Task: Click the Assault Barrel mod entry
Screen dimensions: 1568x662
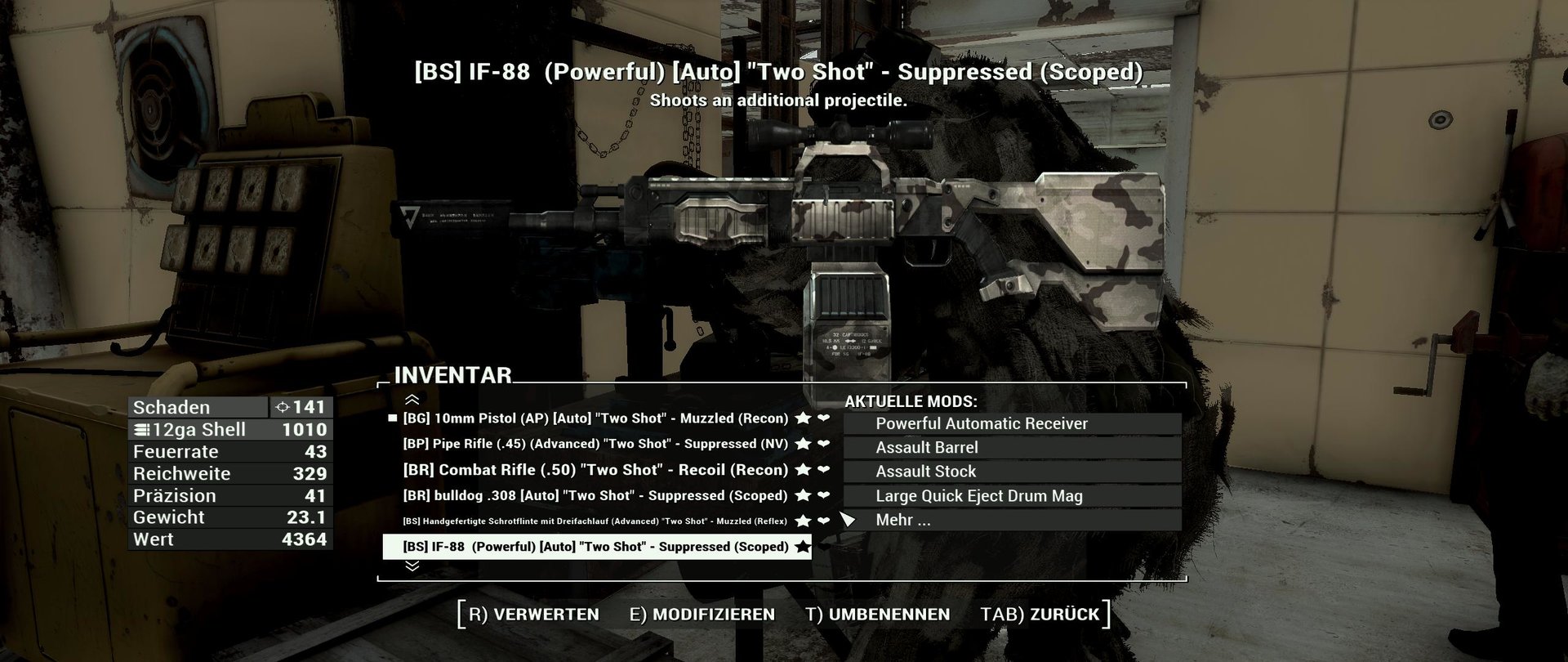Action: click(927, 448)
